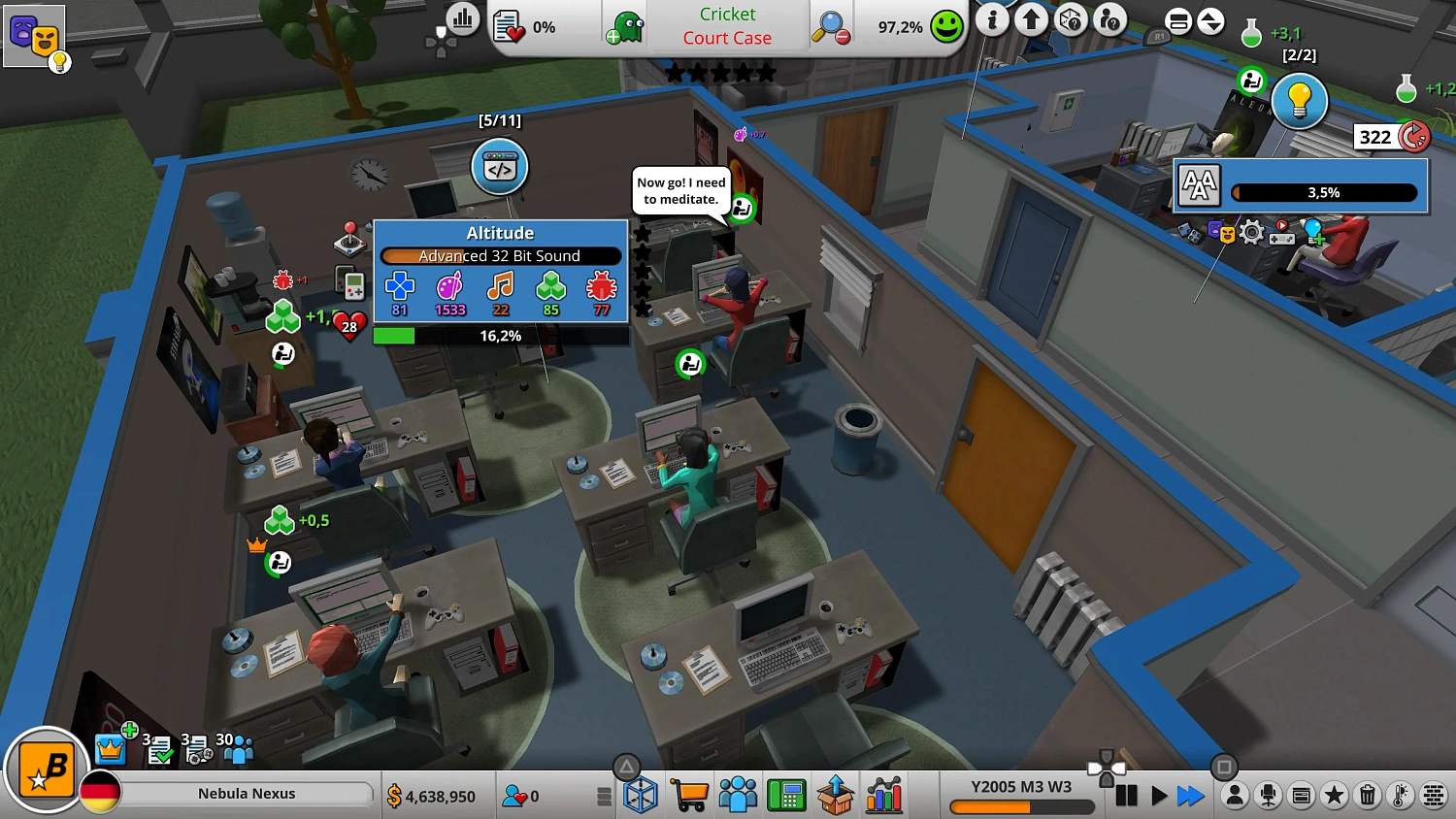Click the research flask icon near the top right
Viewport: 1456px width, 819px height.
click(1250, 31)
